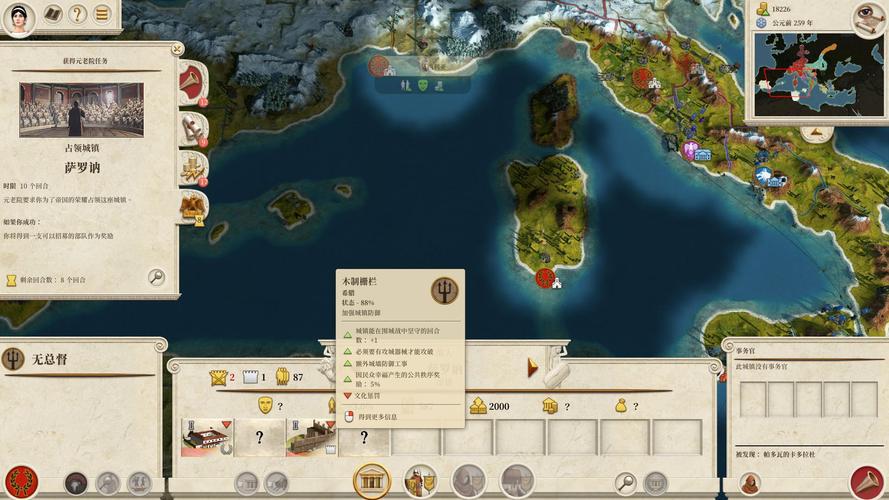
Task: Open the book menu icon
Action: click(x=51, y=14)
